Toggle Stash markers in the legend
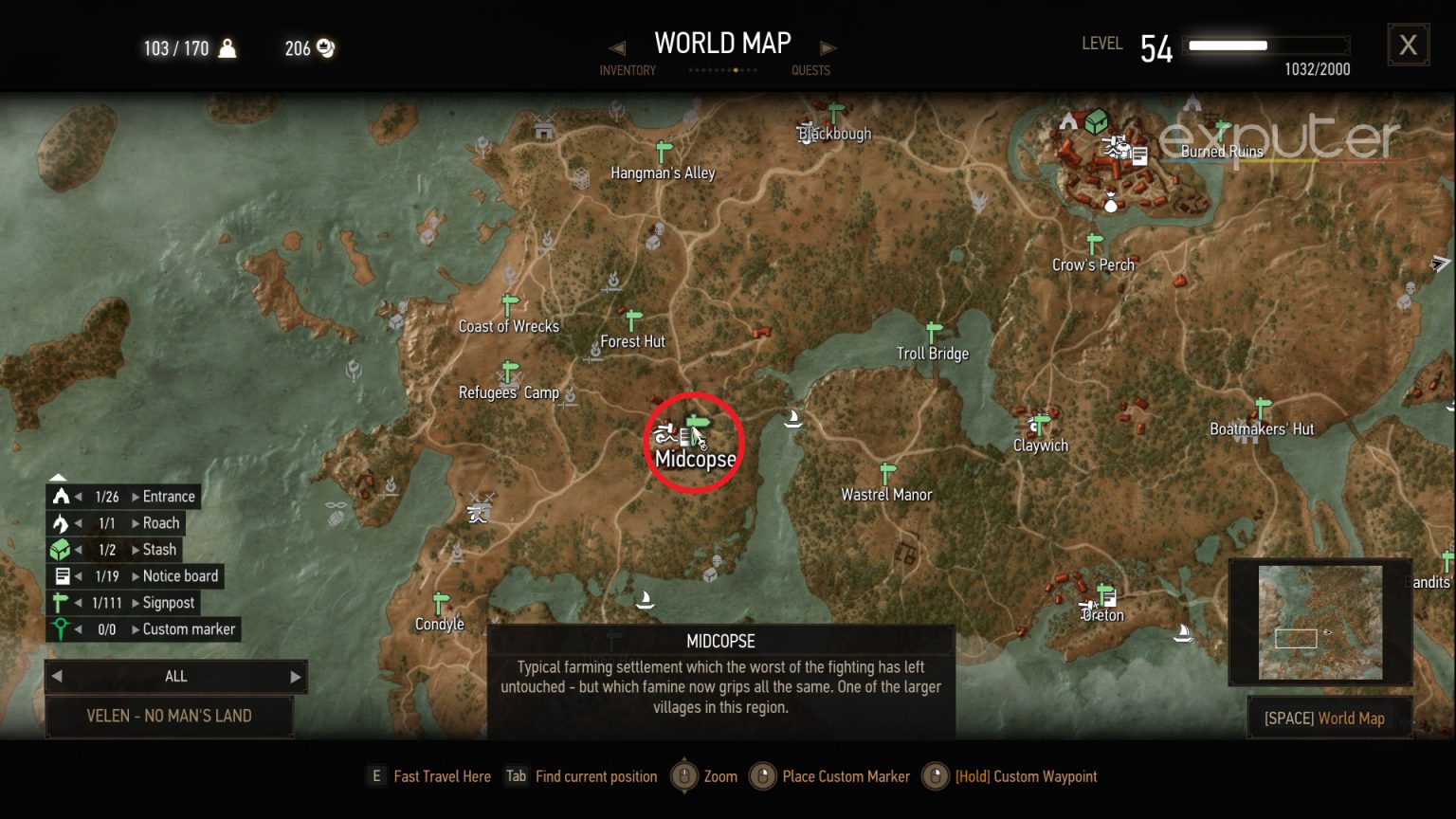1456x819 pixels. (60, 549)
